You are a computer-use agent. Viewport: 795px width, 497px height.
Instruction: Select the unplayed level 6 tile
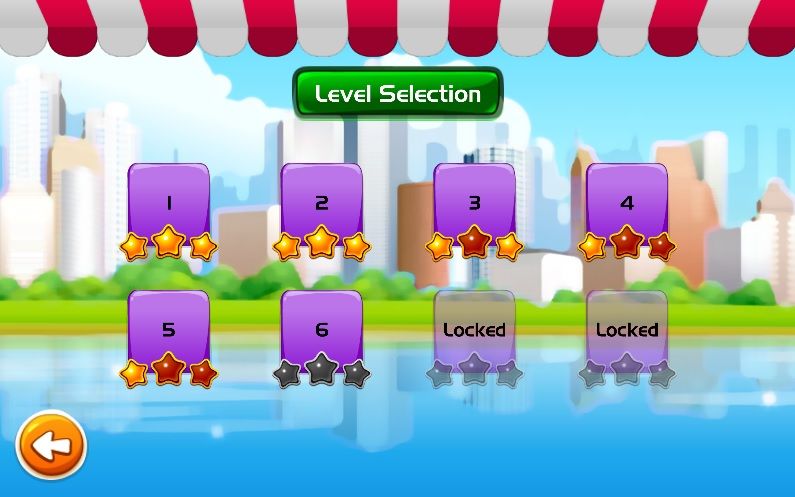321,331
